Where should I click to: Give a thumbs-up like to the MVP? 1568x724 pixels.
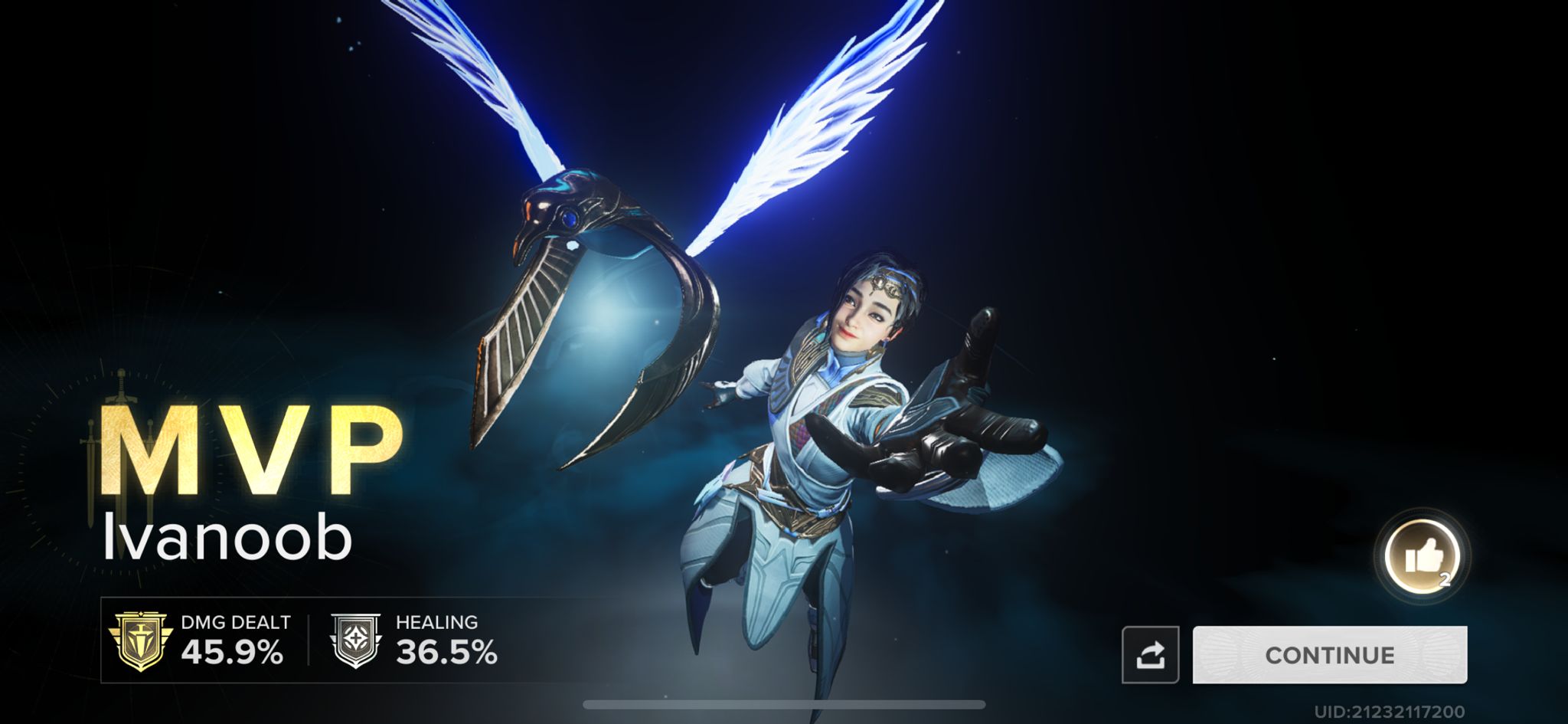[x=1423, y=556]
